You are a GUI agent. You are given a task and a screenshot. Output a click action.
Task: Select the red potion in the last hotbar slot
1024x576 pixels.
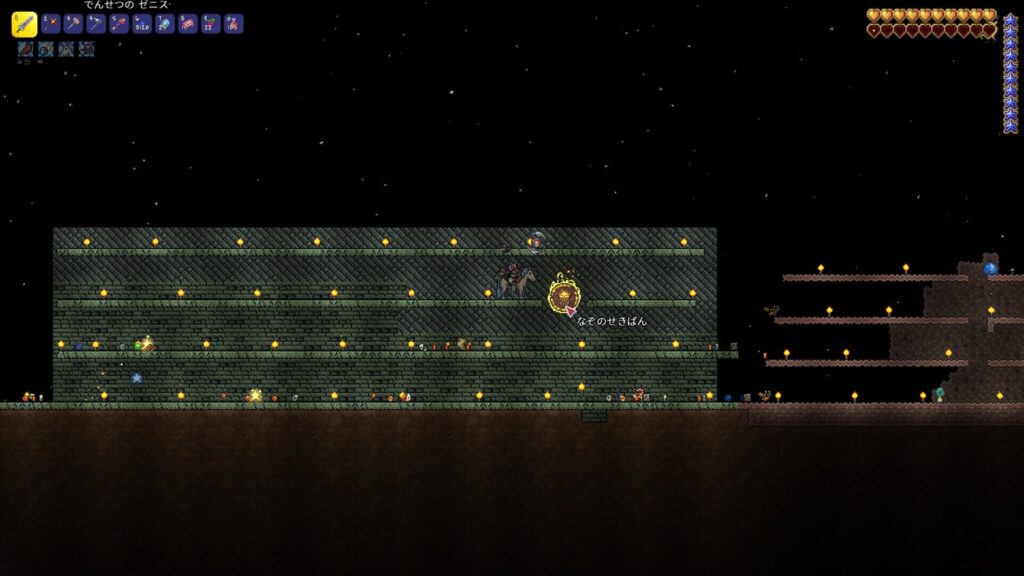point(234,24)
